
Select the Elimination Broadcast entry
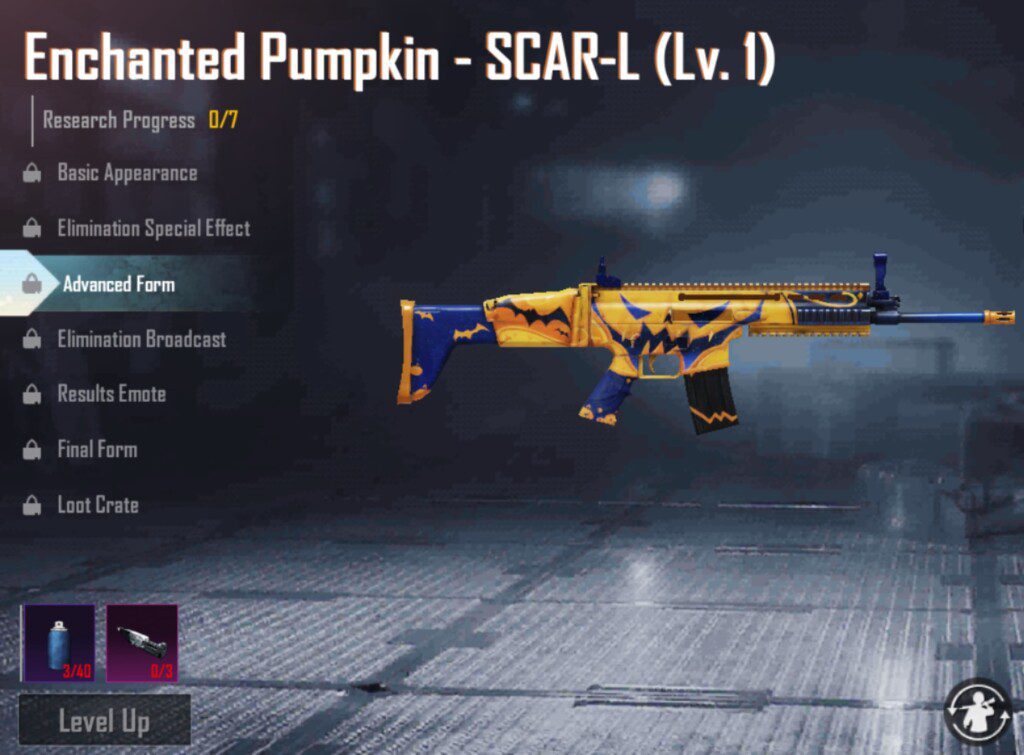(x=141, y=339)
